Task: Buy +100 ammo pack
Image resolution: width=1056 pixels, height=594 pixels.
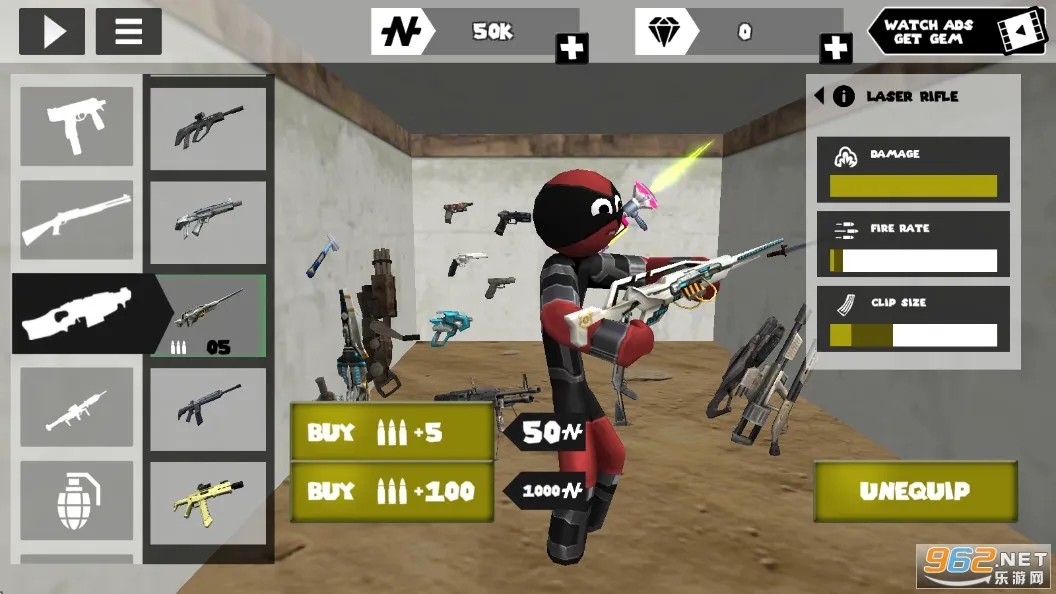Action: 391,491
